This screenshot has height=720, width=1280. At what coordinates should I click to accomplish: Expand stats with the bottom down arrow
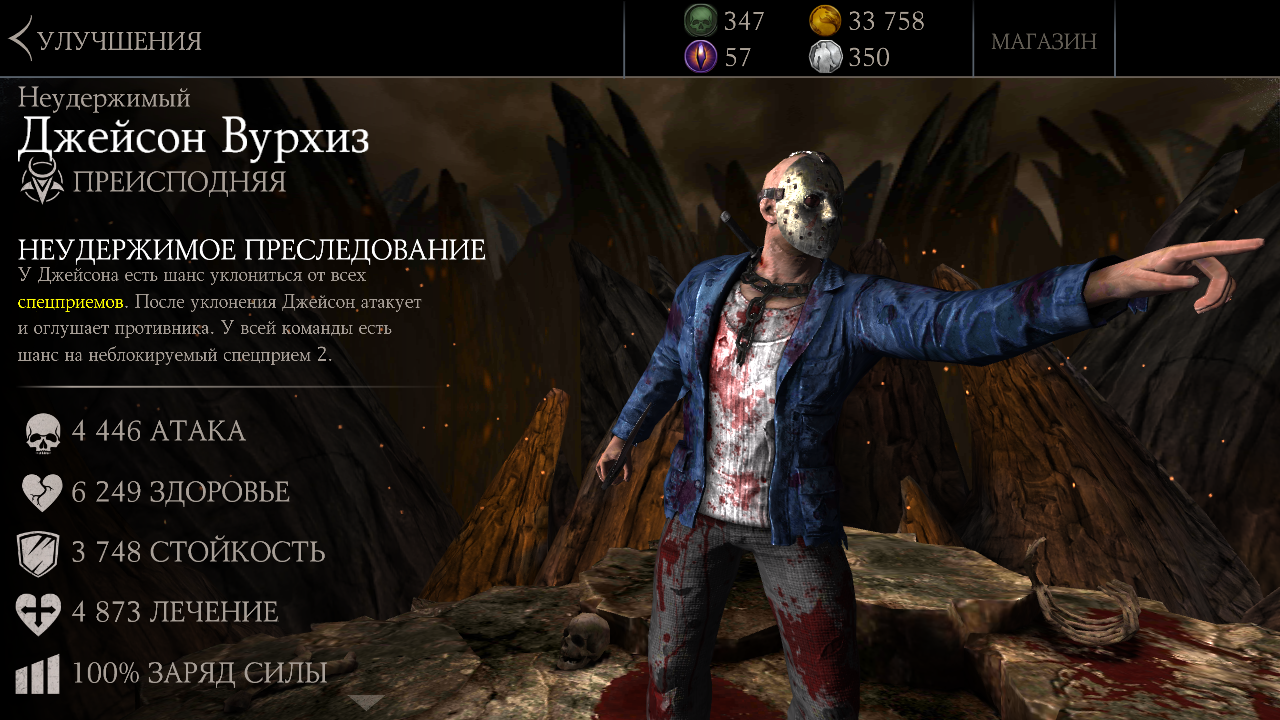[366, 702]
